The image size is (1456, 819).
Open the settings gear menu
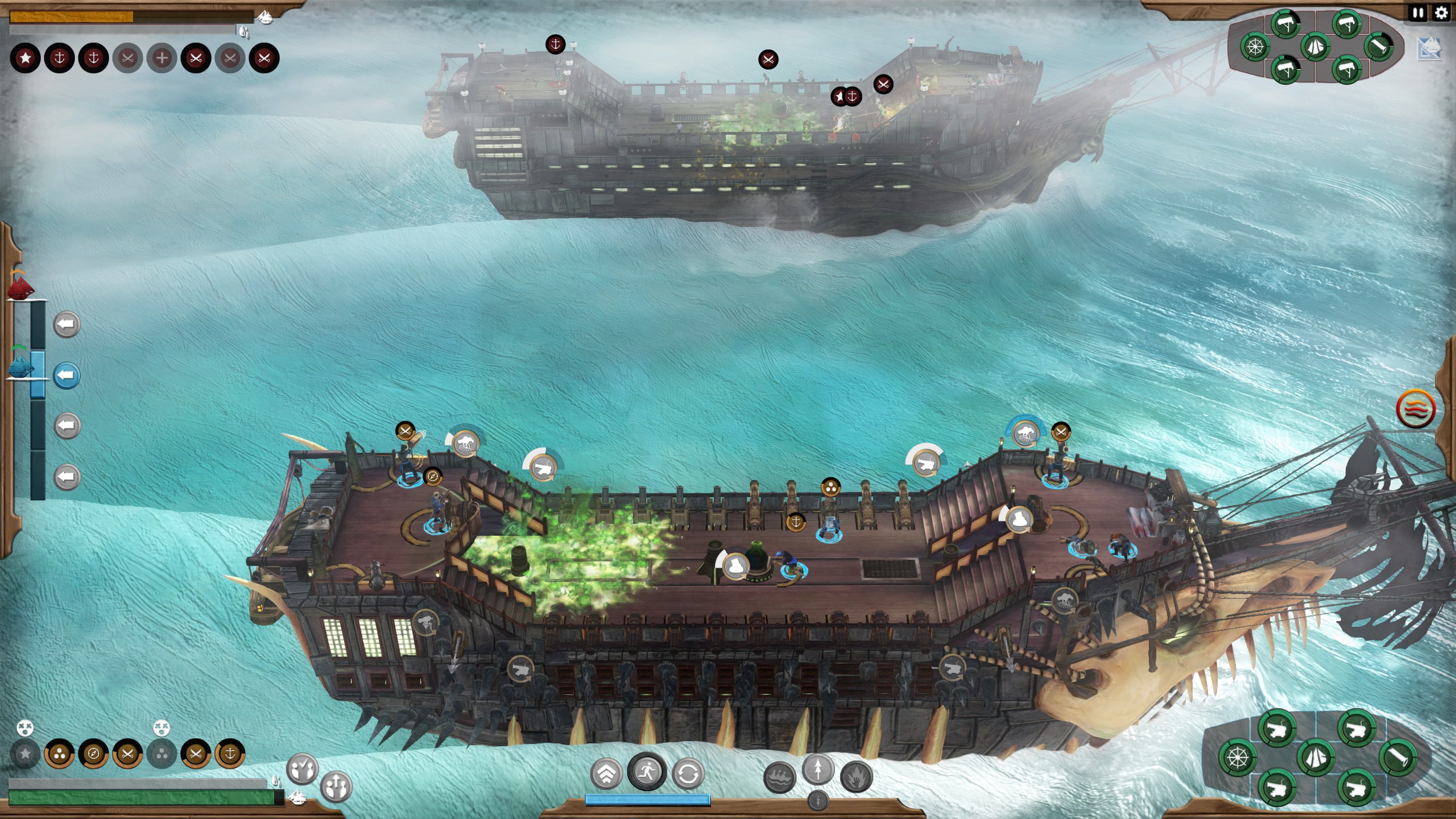click(1441, 13)
